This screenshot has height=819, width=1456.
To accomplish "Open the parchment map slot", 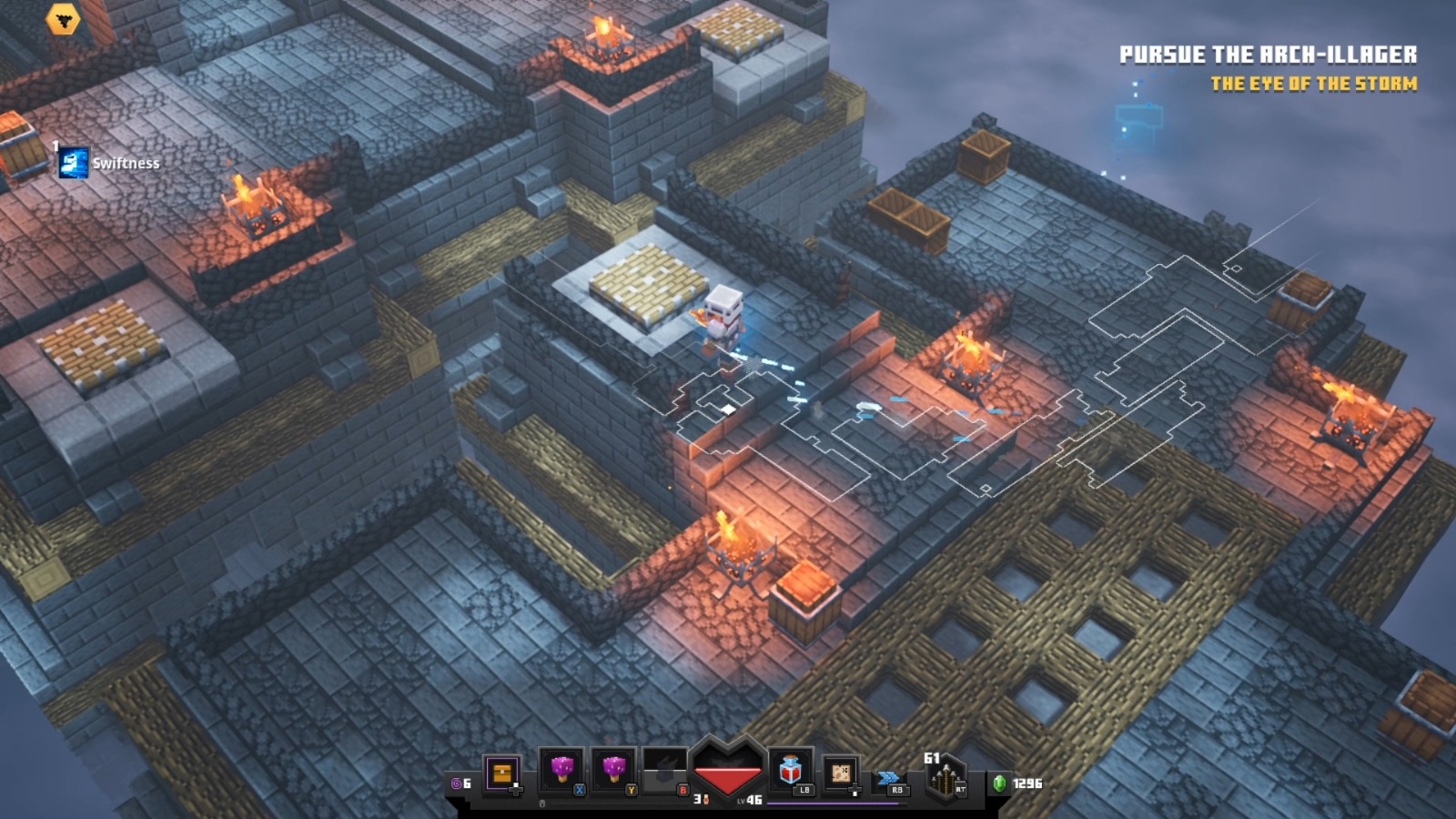I will (x=841, y=773).
